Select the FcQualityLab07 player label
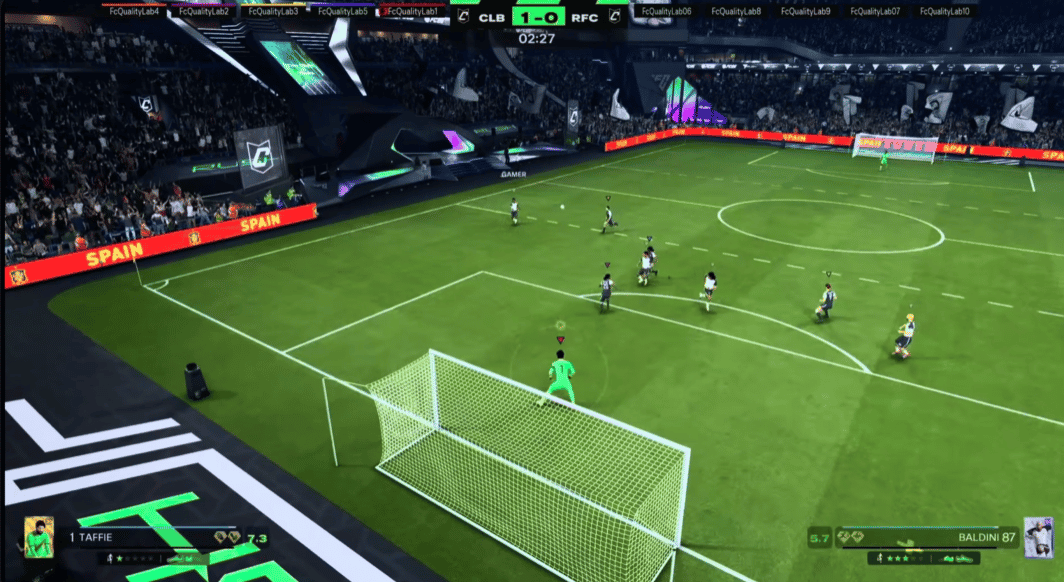Image resolution: width=1064 pixels, height=582 pixels. 875,11
